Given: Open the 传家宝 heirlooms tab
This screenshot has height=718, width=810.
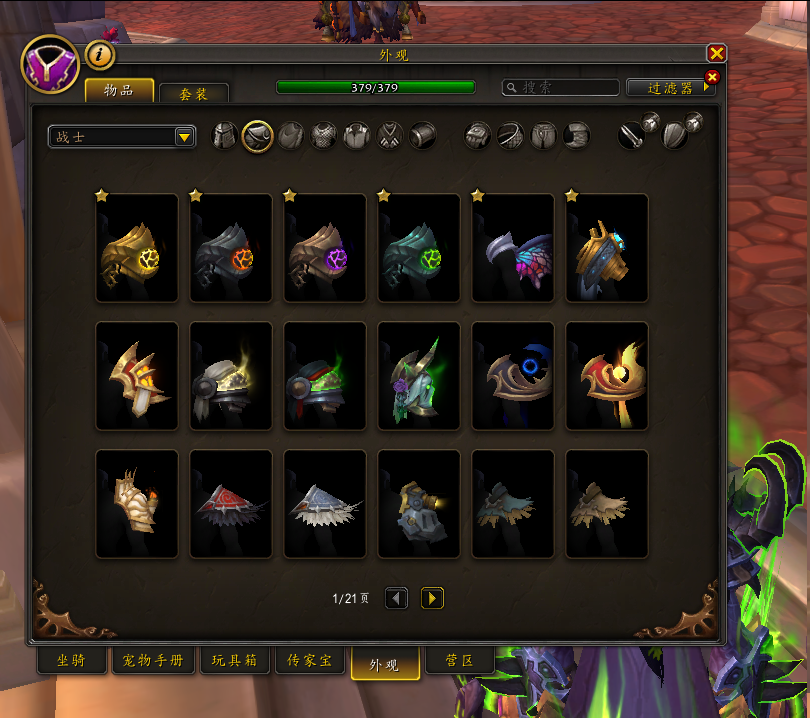Looking at the screenshot, I should tap(316, 662).
